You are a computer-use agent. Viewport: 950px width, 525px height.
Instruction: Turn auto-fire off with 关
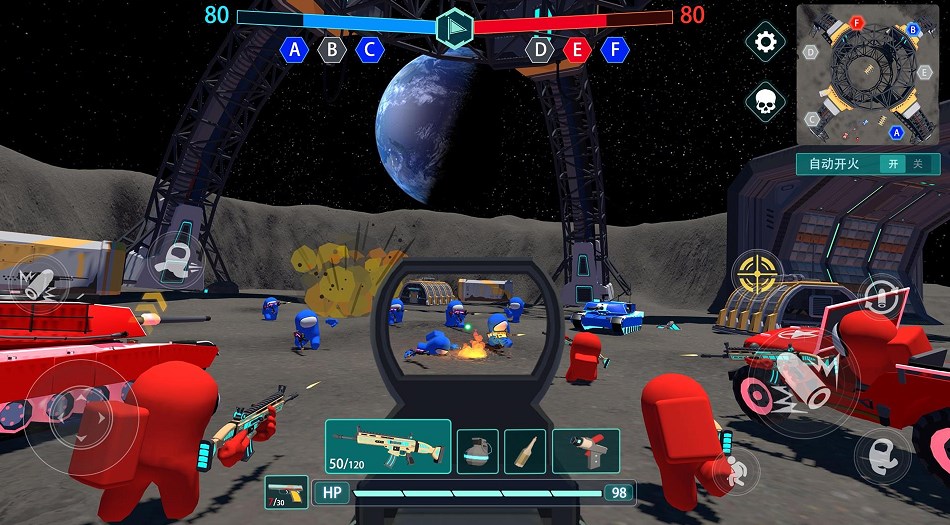pos(918,164)
